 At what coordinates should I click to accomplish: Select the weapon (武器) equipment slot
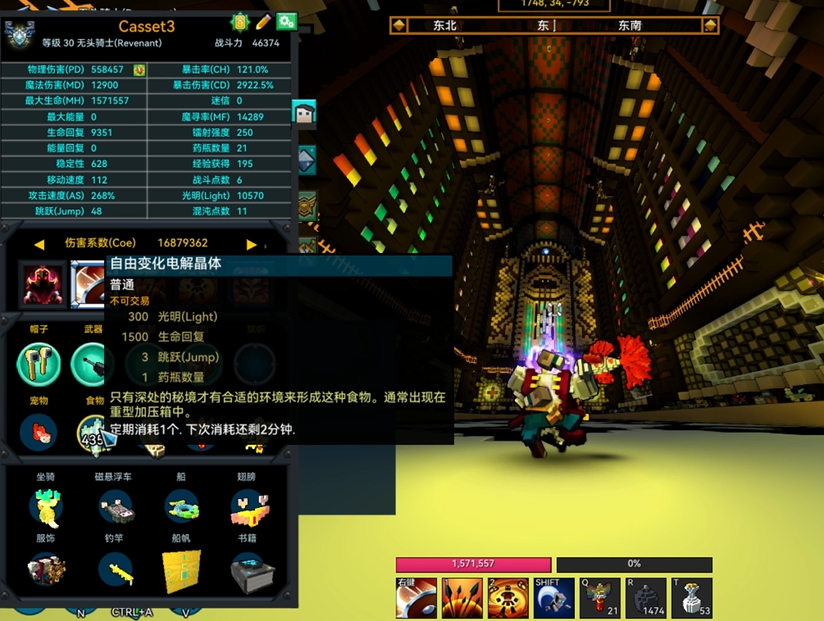(x=93, y=363)
